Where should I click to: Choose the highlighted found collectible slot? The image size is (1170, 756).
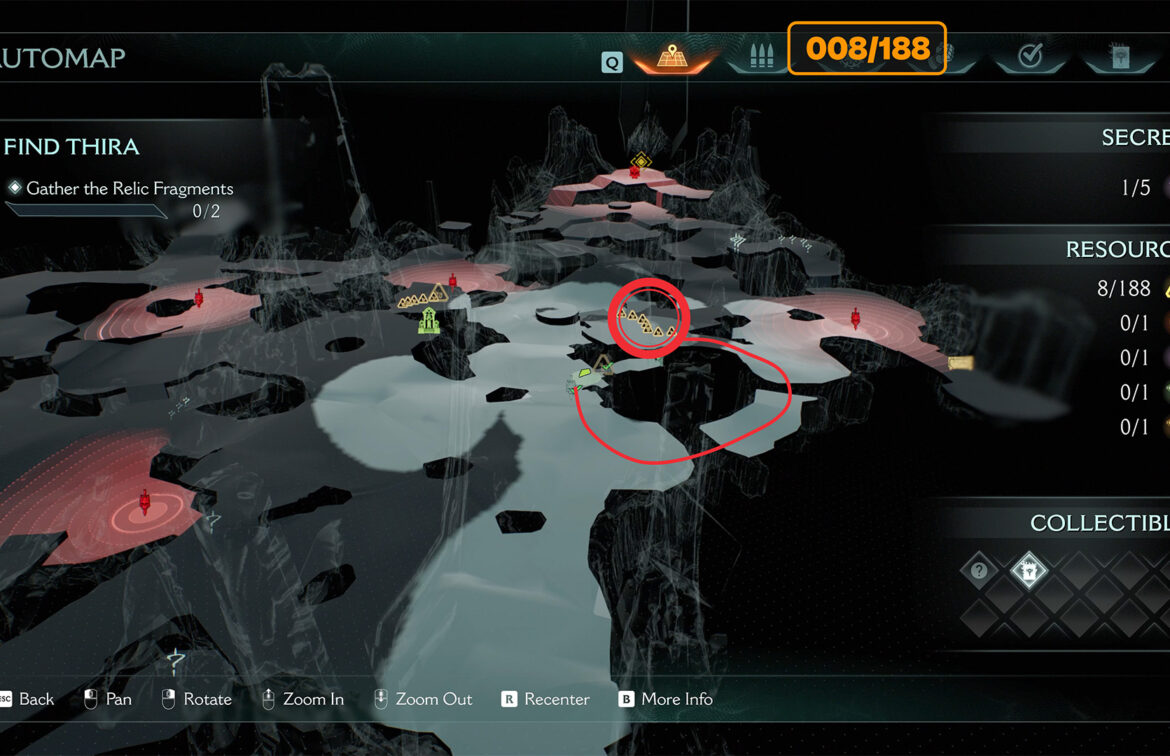(1028, 571)
